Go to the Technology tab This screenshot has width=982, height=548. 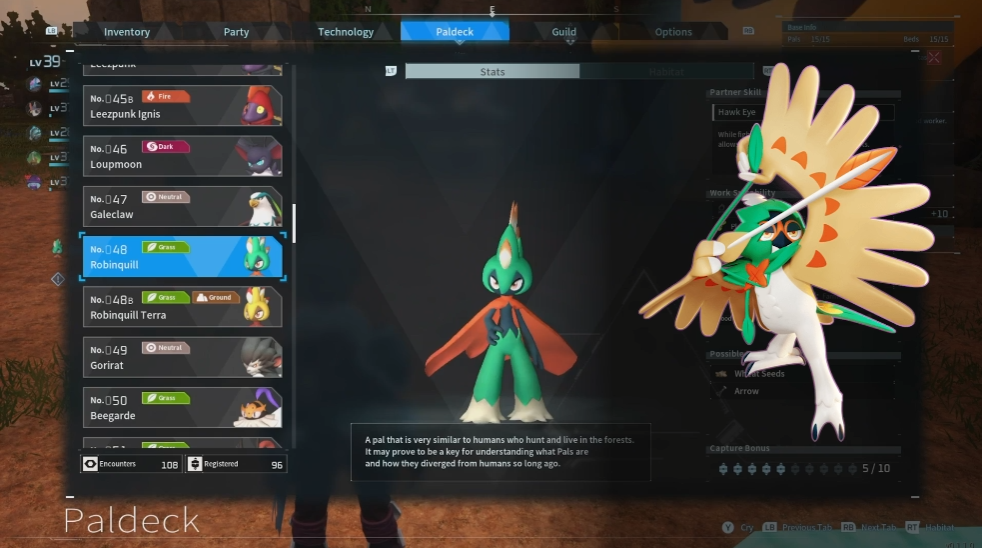tap(345, 32)
